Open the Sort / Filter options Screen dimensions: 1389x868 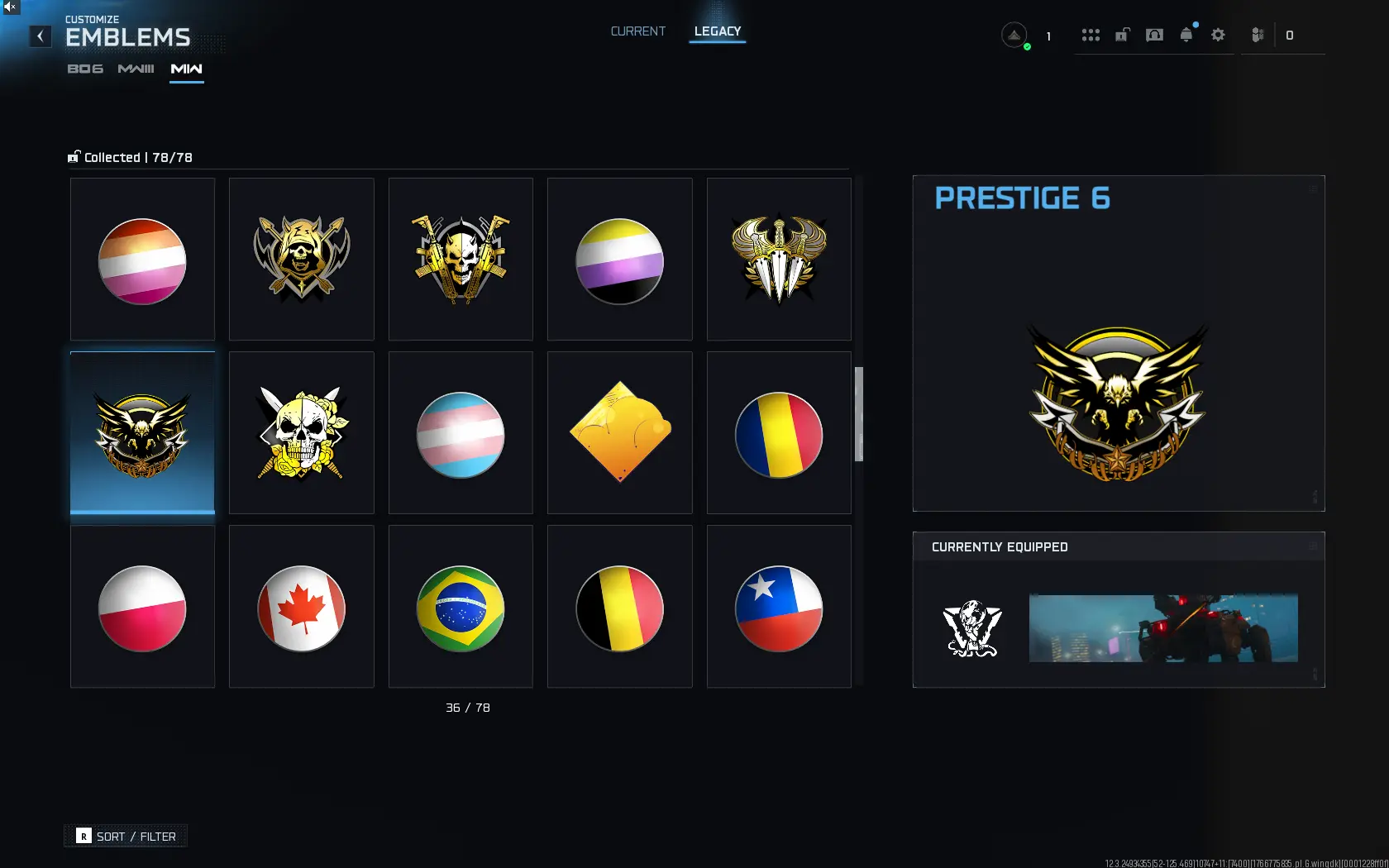pyautogui.click(x=125, y=836)
